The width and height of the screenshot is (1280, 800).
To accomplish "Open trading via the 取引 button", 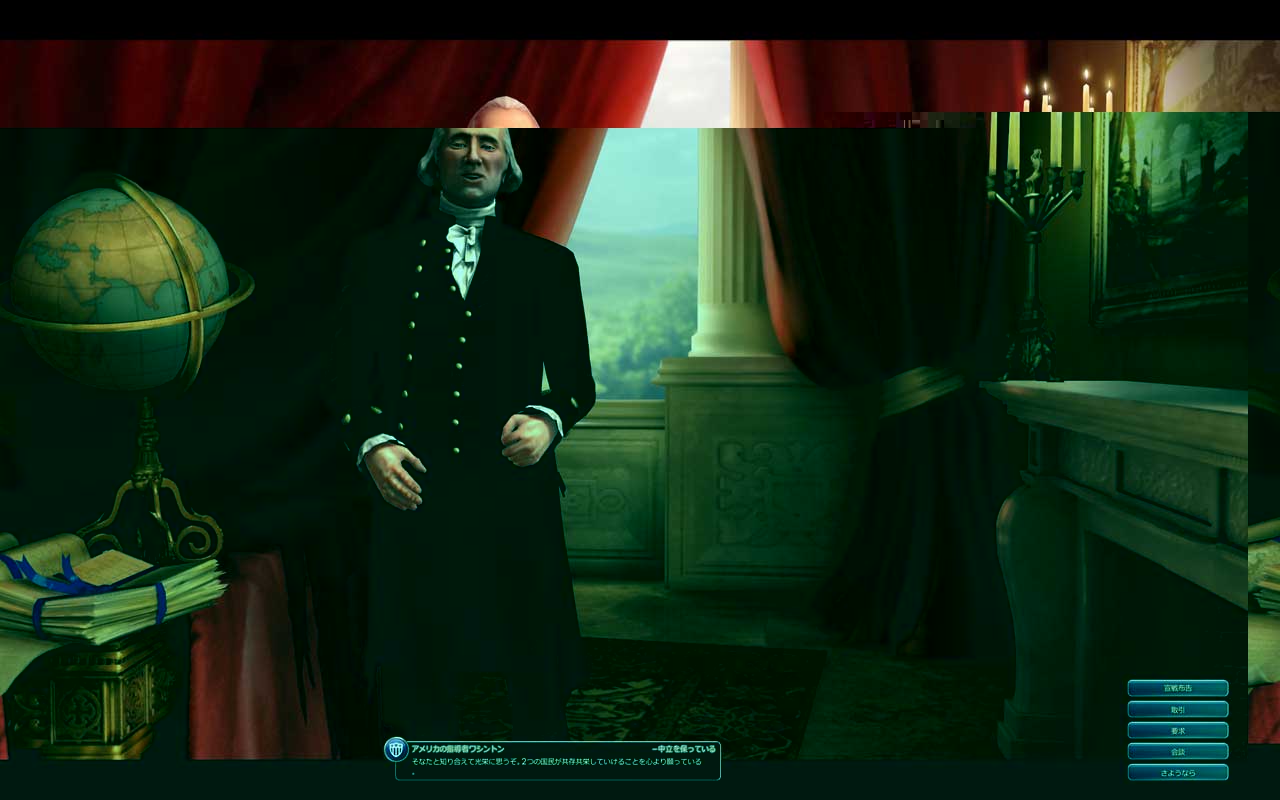I will click(x=1178, y=709).
